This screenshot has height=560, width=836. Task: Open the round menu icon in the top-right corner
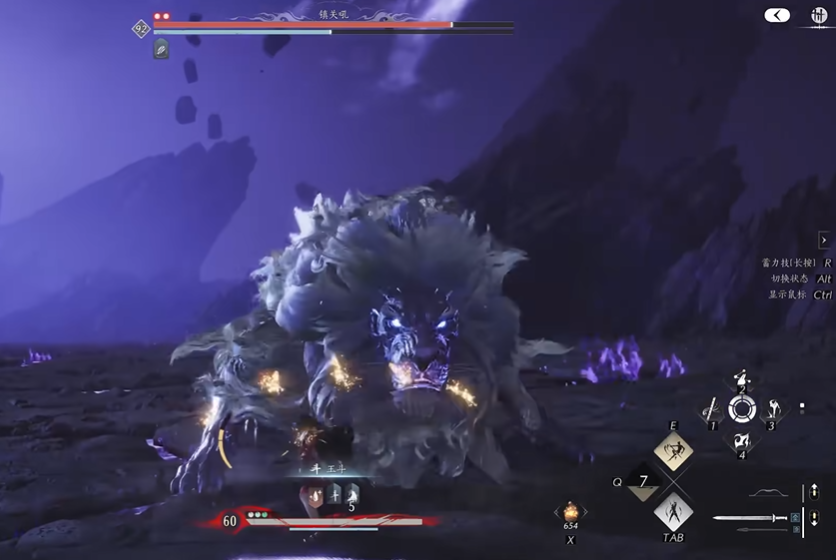point(816,18)
